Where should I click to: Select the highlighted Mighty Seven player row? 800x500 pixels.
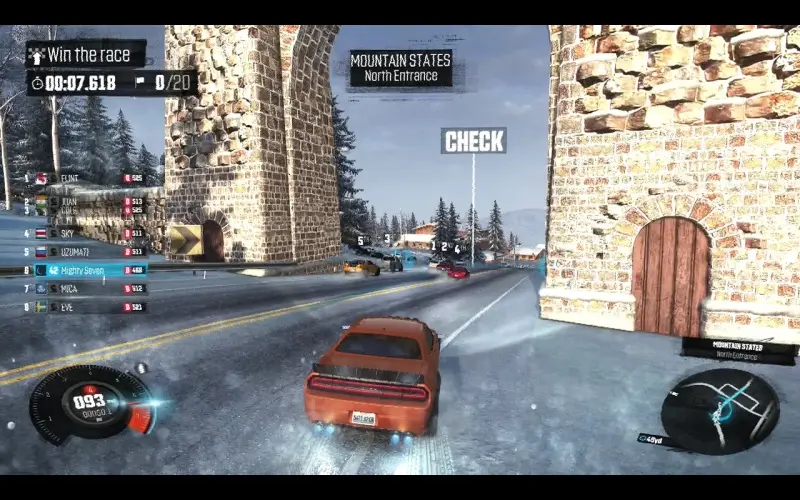tap(90, 270)
